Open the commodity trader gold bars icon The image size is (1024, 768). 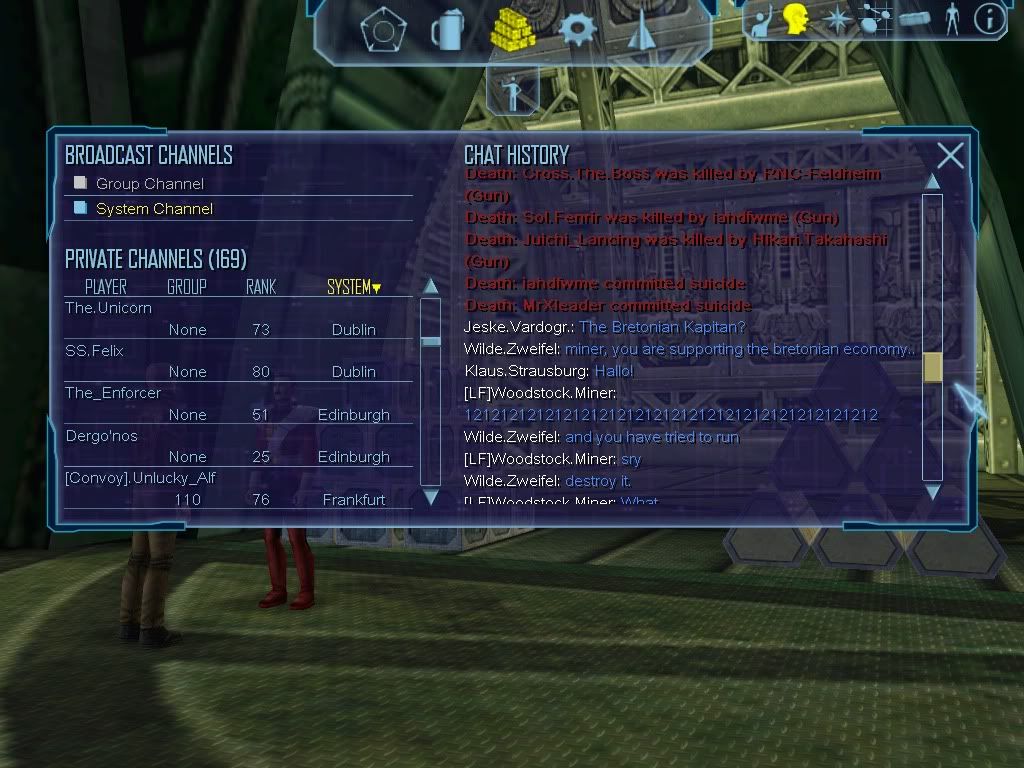513,29
